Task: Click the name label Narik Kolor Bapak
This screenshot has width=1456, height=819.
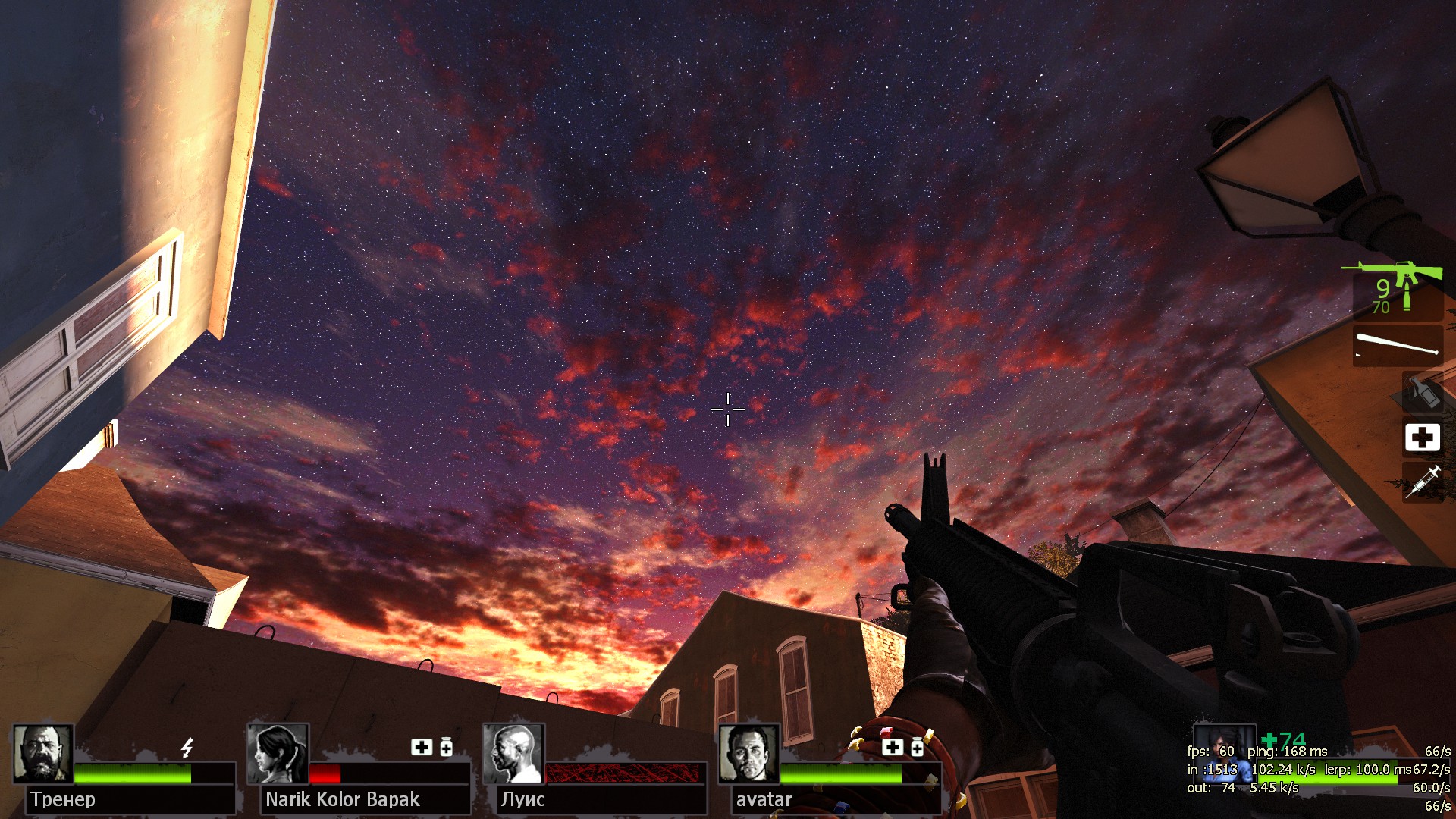Action: click(341, 799)
